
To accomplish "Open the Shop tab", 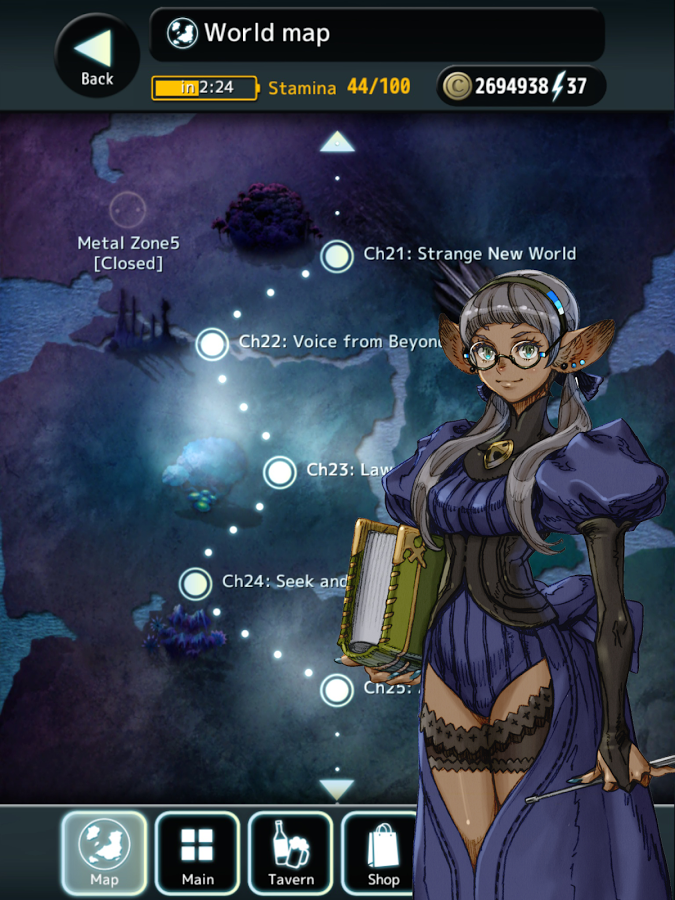I will click(382, 852).
